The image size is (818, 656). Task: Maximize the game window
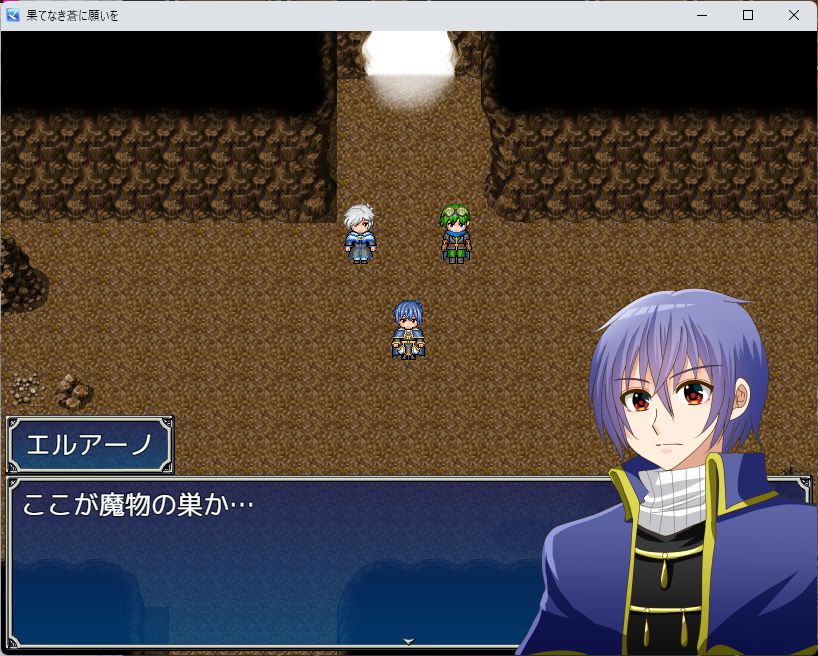(x=747, y=15)
